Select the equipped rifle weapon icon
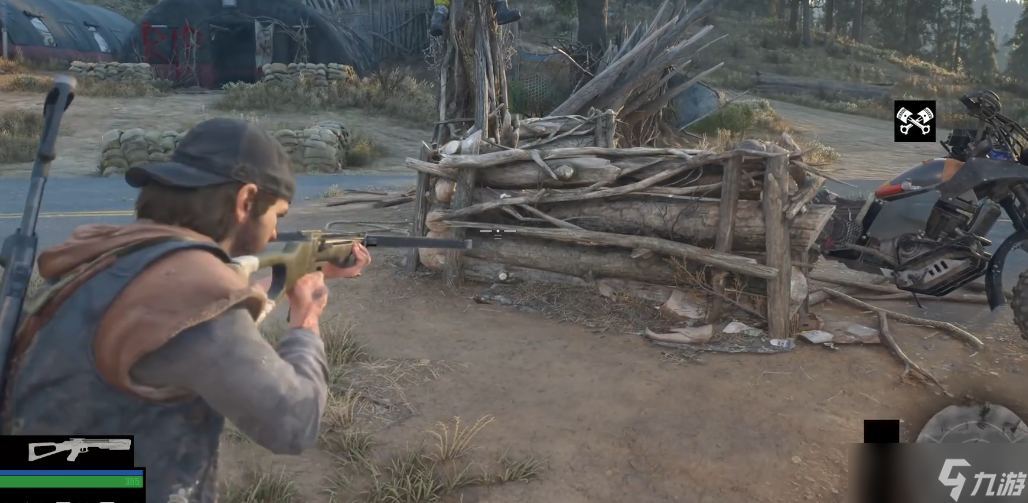 pos(66,450)
